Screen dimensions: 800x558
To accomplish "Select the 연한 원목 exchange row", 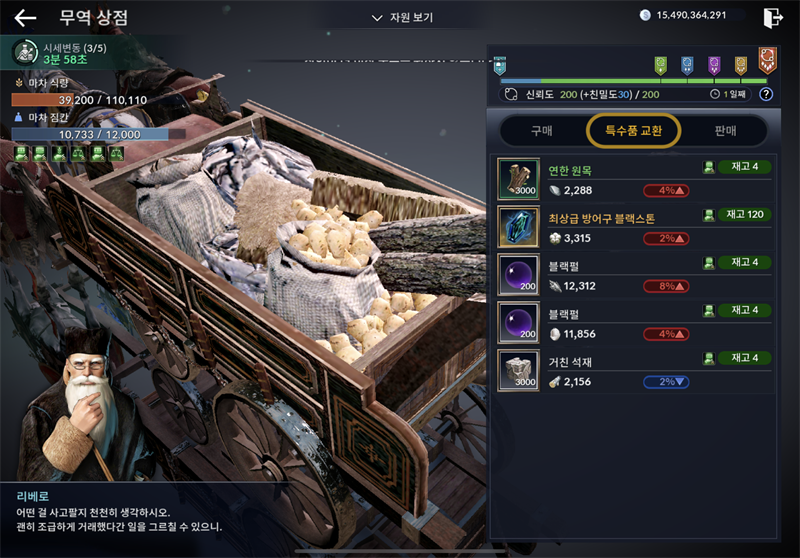I will pos(634,179).
